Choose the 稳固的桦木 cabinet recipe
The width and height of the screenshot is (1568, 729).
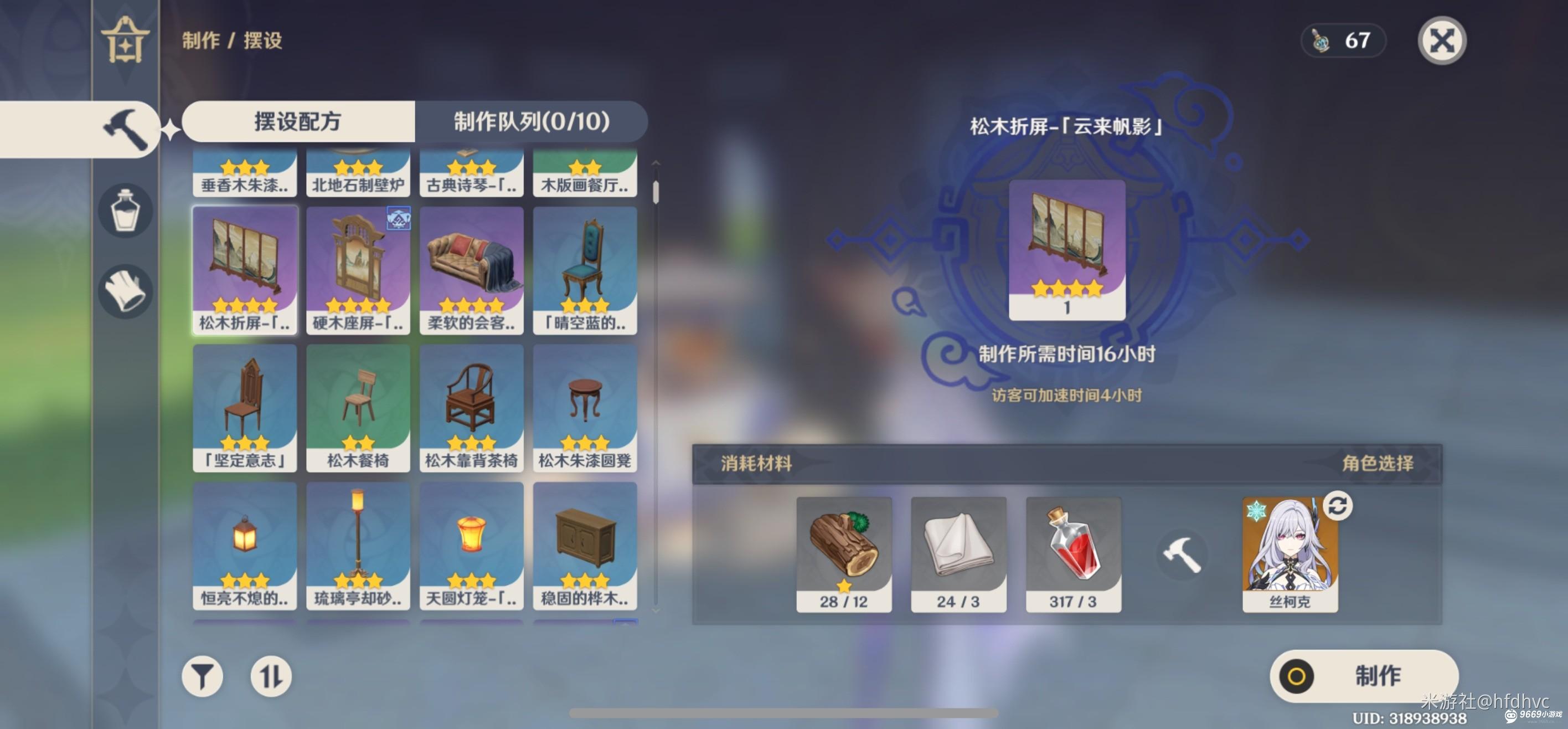[x=585, y=546]
